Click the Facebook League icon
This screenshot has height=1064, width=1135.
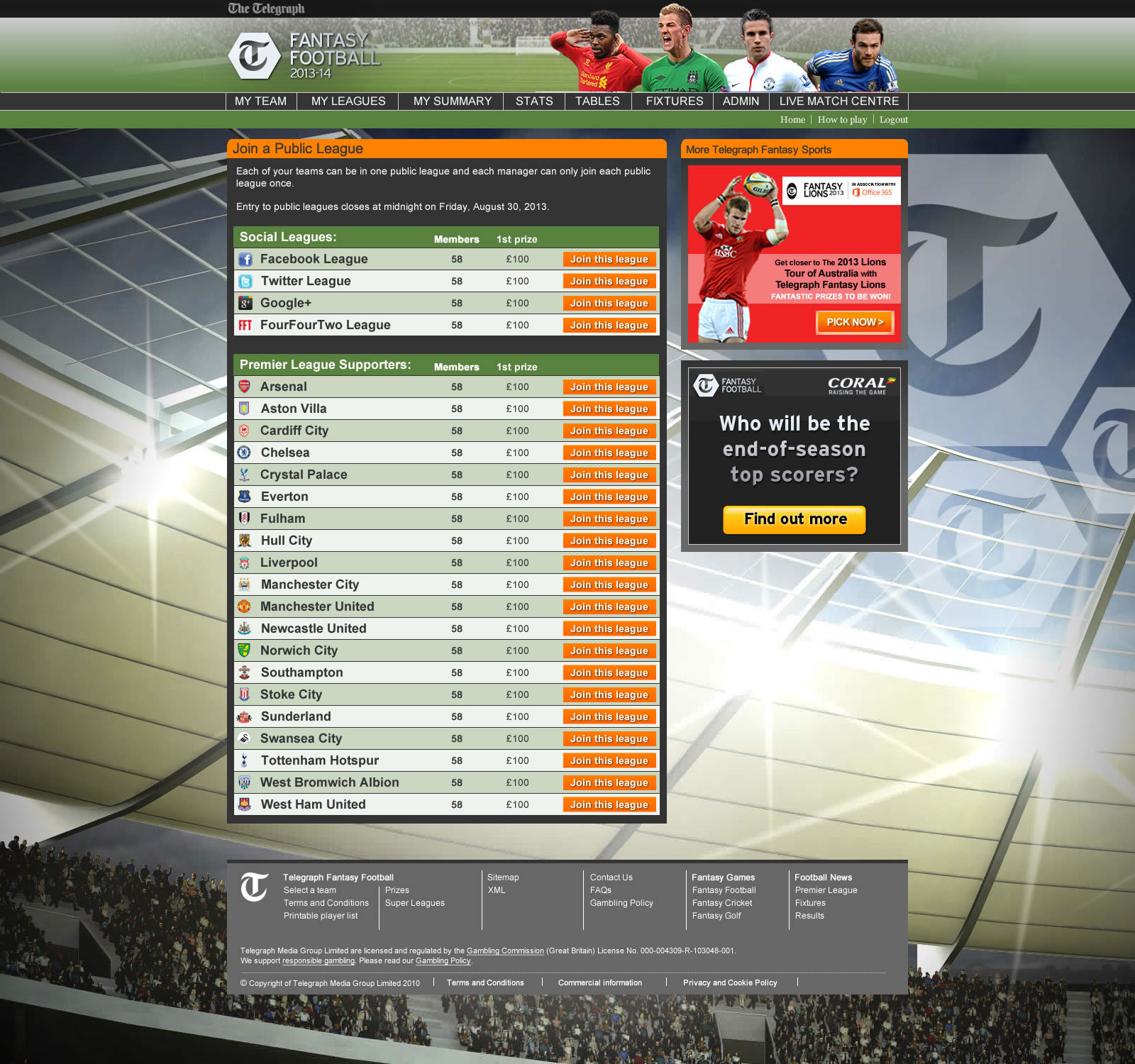click(246, 259)
